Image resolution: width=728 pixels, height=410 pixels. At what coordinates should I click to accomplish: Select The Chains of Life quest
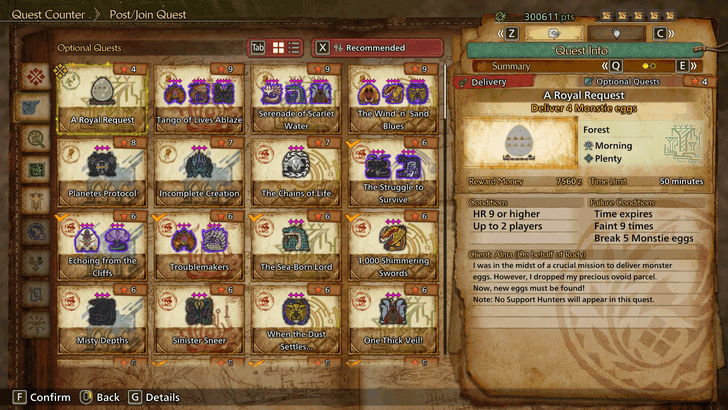[296, 171]
